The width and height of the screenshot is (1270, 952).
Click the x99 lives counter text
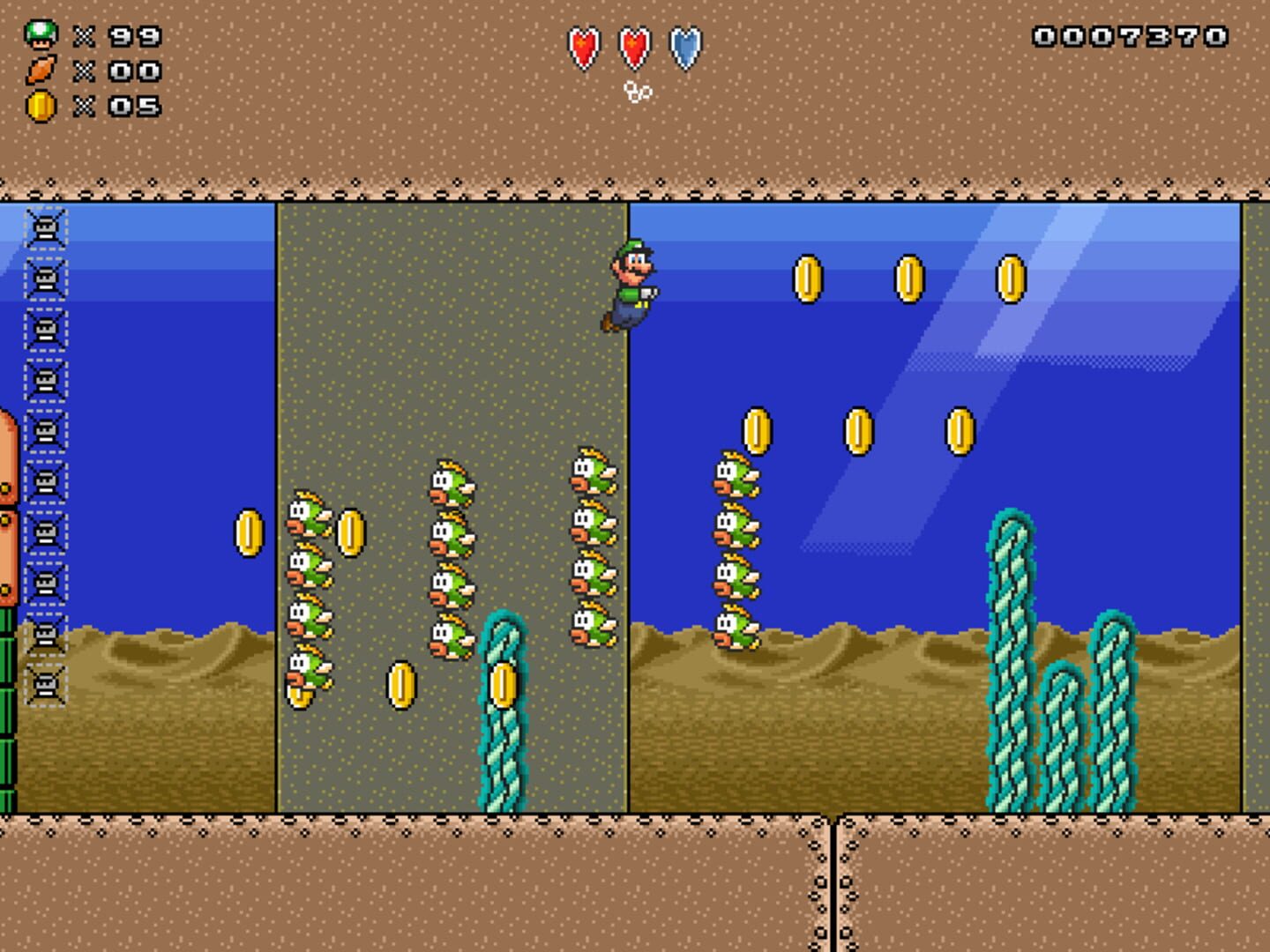(x=124, y=35)
